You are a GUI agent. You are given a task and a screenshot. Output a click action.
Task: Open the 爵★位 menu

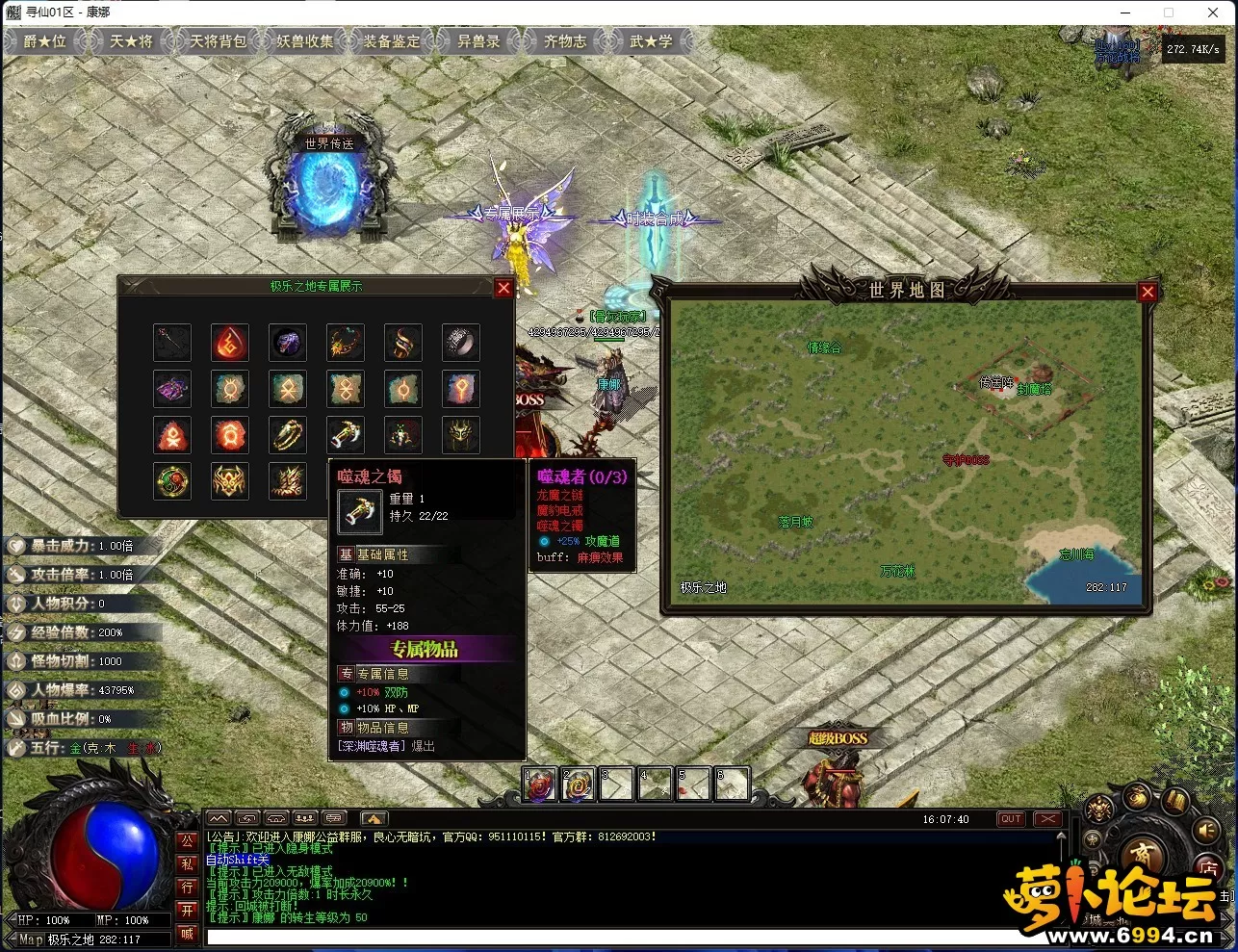point(44,41)
